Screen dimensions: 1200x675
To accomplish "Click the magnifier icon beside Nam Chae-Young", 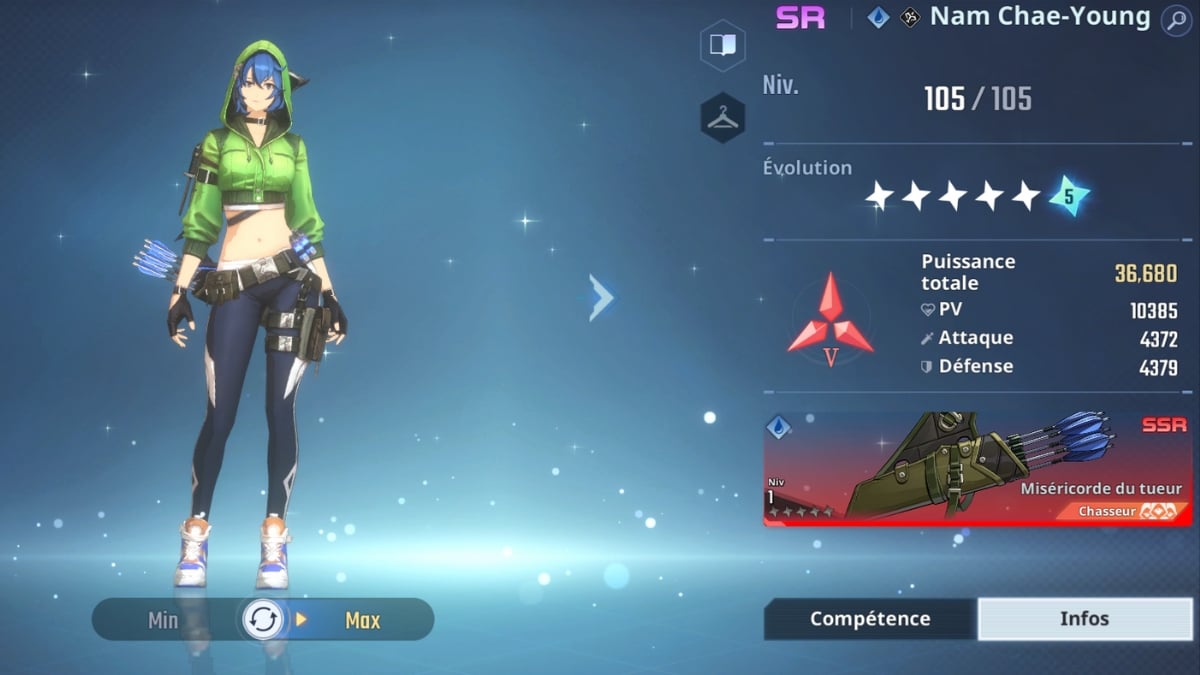I will click(x=1175, y=19).
